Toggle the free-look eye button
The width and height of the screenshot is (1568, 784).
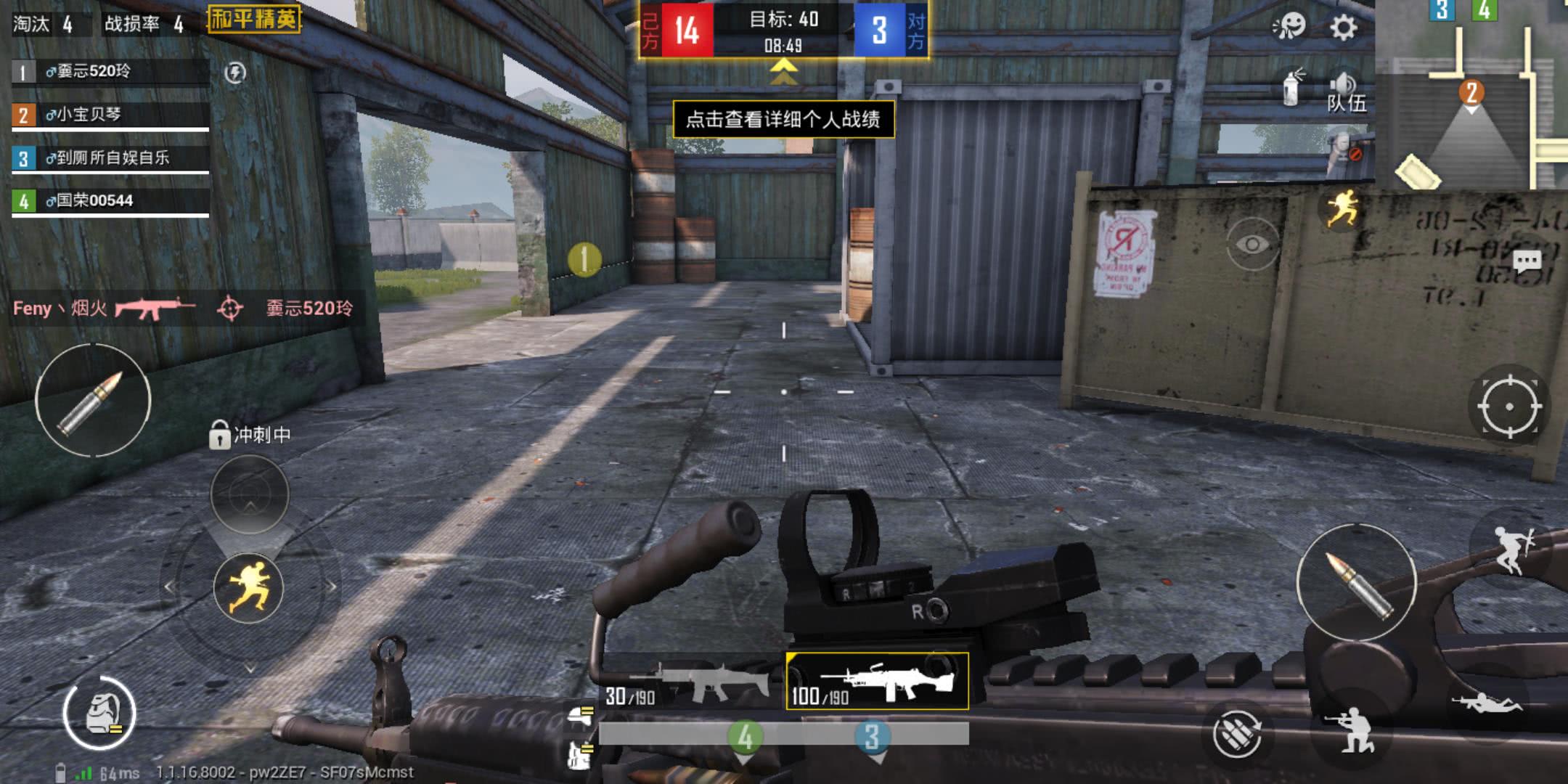1251,245
